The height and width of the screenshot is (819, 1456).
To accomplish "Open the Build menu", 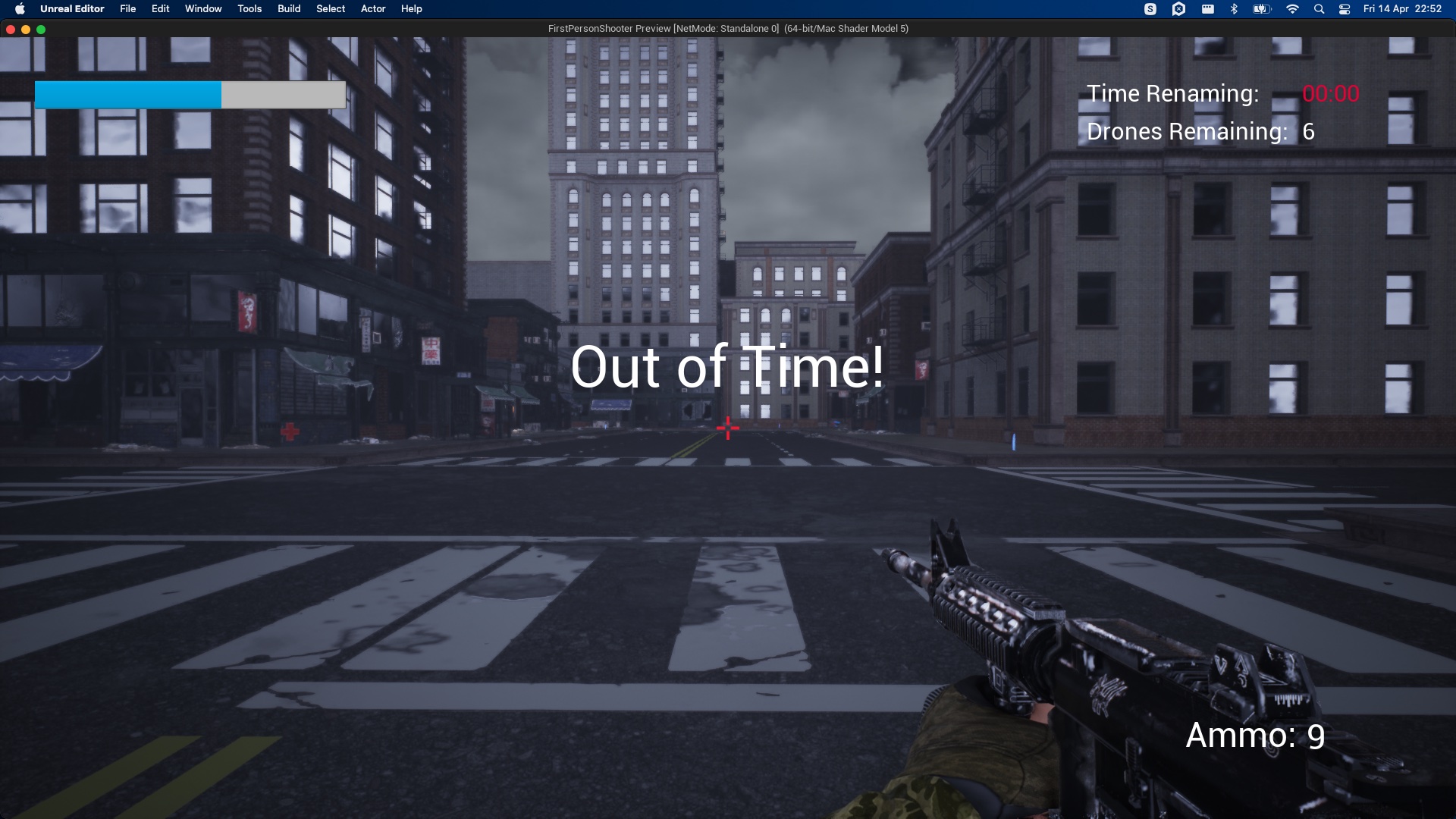I will 288,8.
